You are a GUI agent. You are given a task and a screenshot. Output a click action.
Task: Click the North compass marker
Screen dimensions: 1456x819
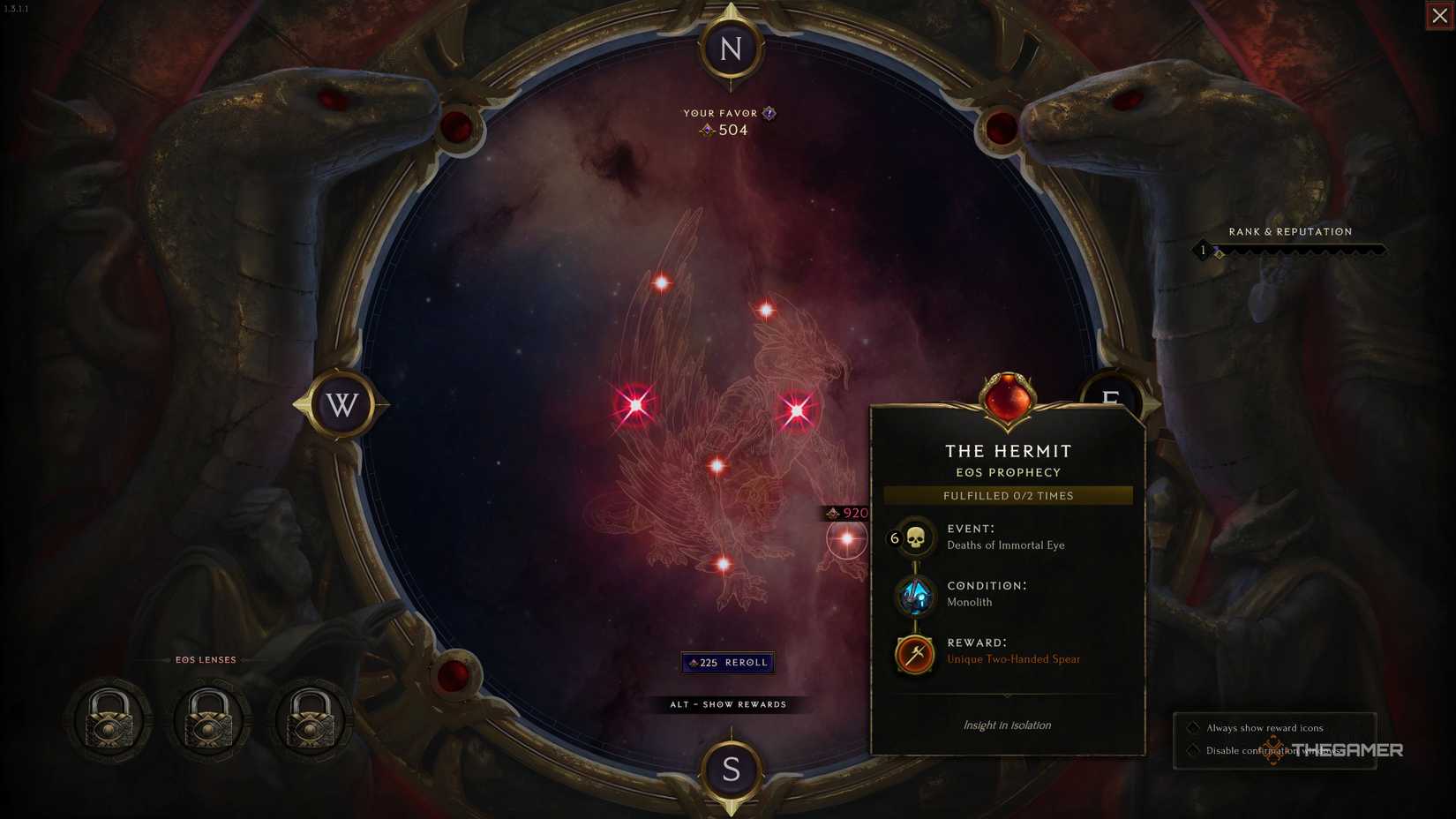[729, 49]
